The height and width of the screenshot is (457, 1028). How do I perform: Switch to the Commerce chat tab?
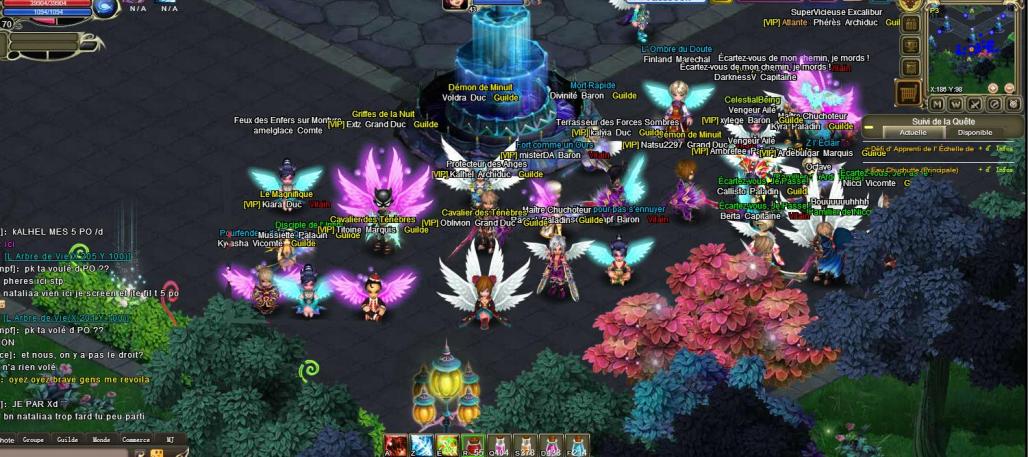pos(136,439)
